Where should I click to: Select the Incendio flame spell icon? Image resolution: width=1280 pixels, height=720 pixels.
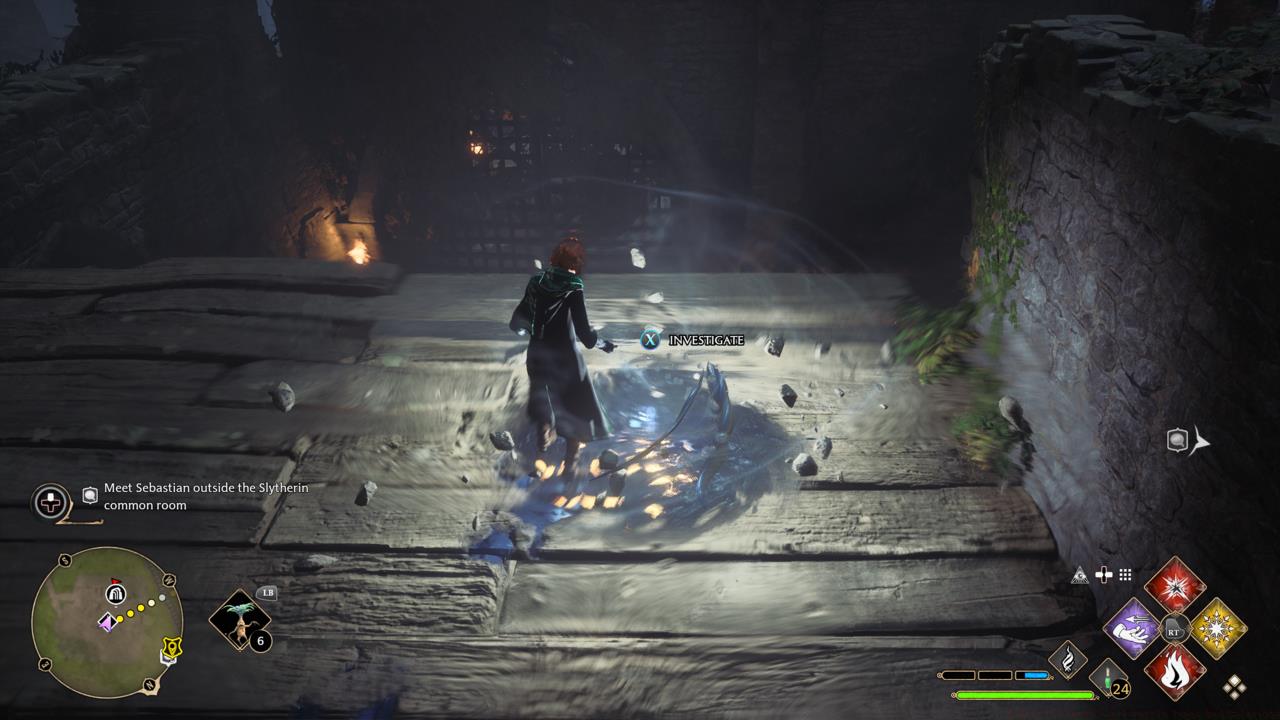point(1174,673)
